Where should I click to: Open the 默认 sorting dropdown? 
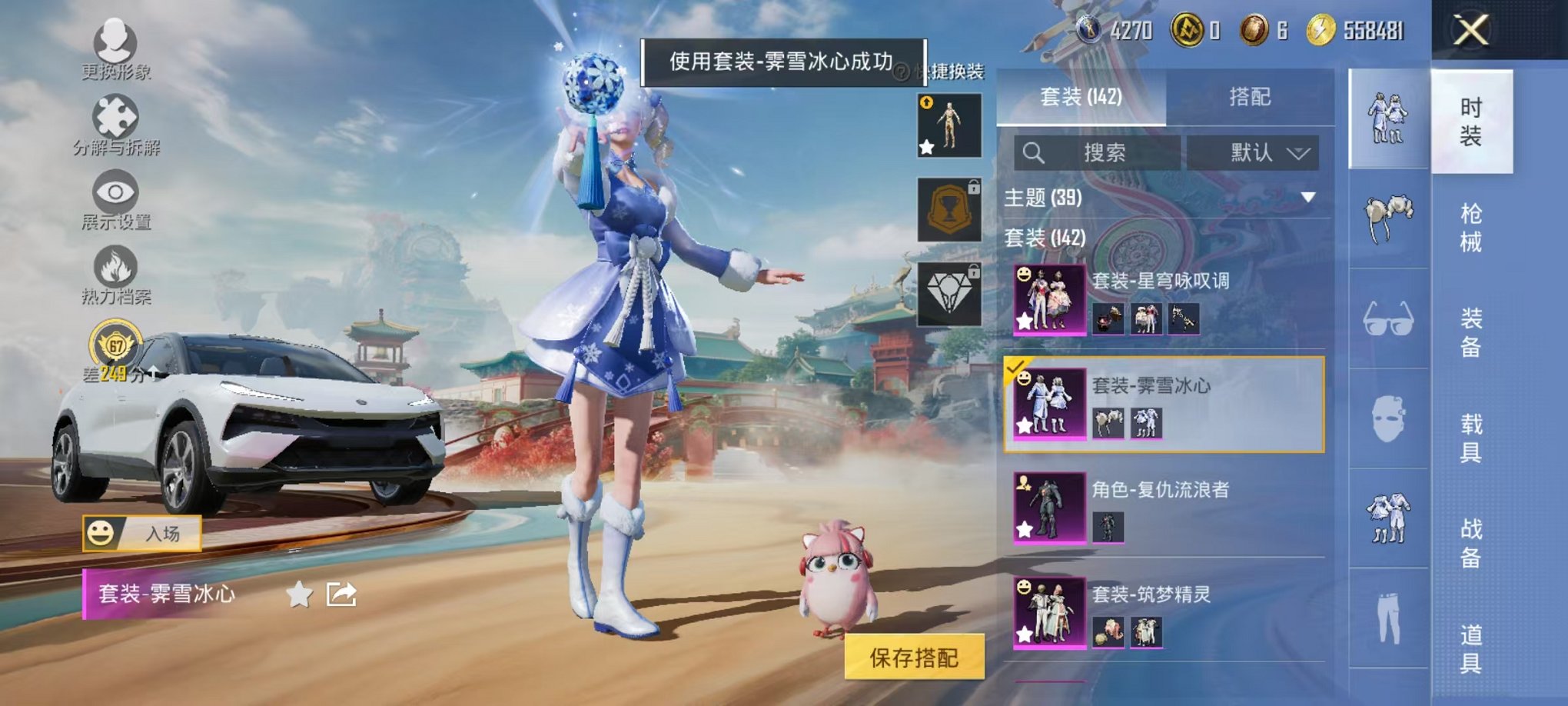(1251, 152)
